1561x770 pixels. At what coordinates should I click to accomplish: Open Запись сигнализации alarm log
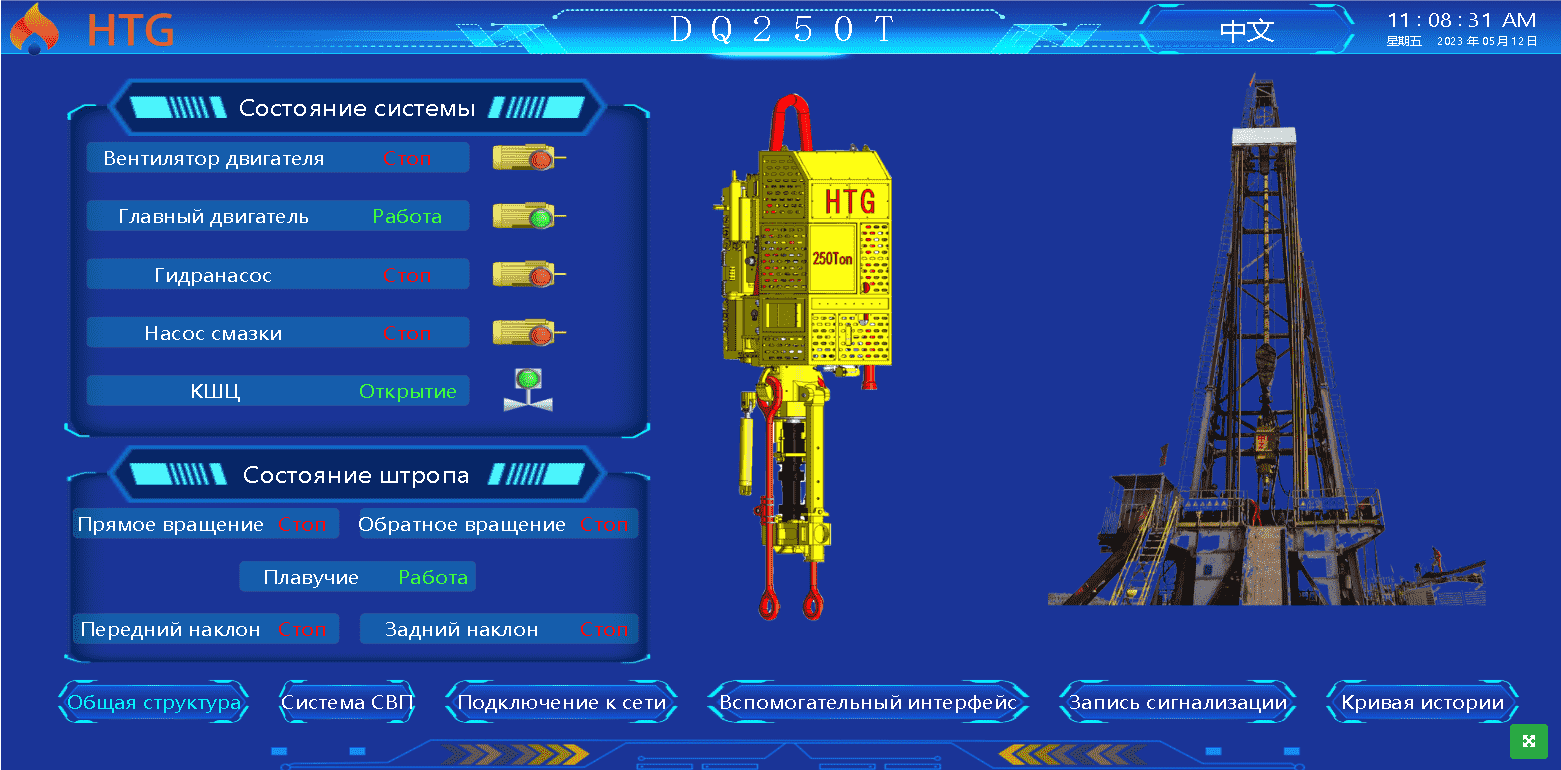(1177, 703)
